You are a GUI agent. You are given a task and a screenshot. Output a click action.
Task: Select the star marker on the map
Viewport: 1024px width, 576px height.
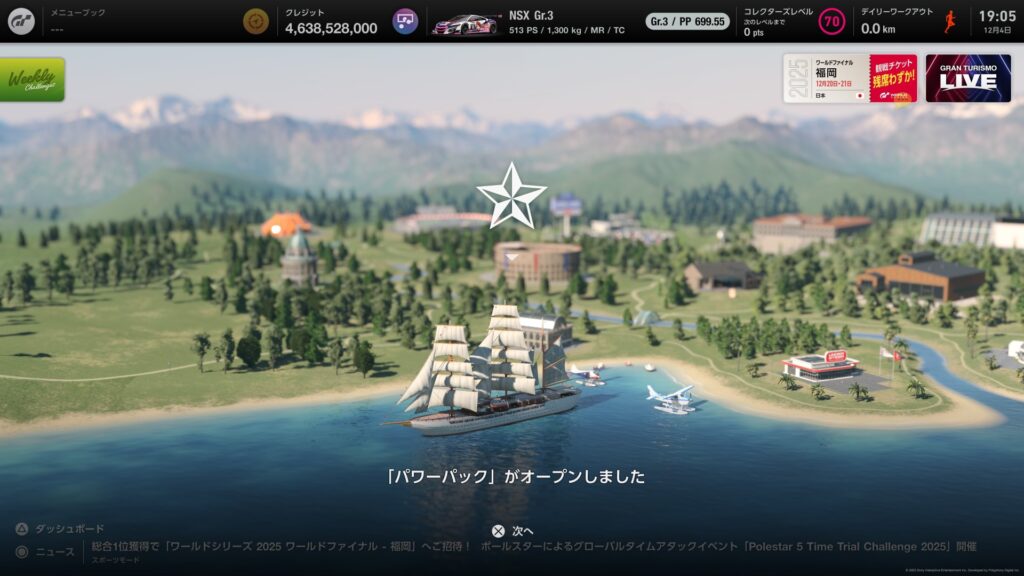click(511, 196)
